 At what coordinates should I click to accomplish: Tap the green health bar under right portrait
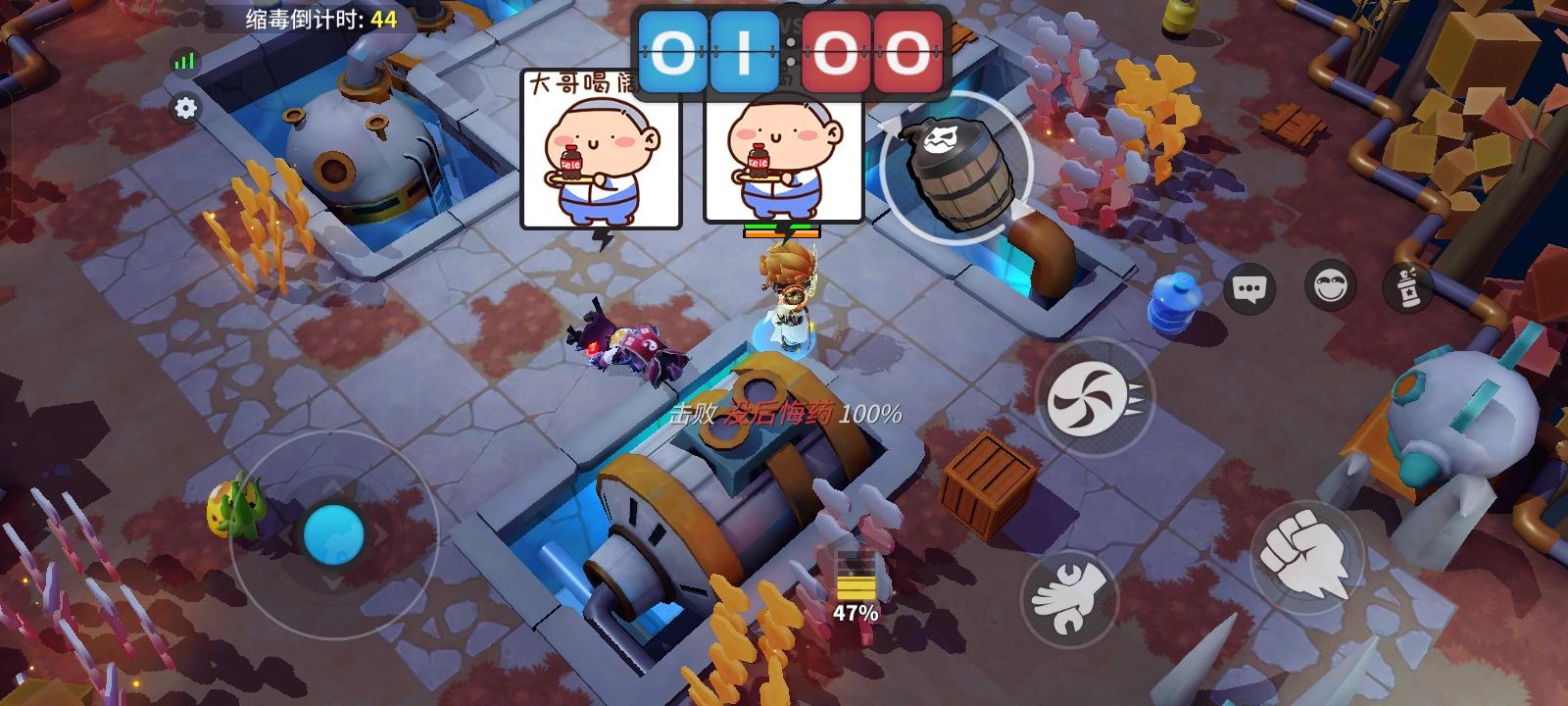[x=779, y=227]
